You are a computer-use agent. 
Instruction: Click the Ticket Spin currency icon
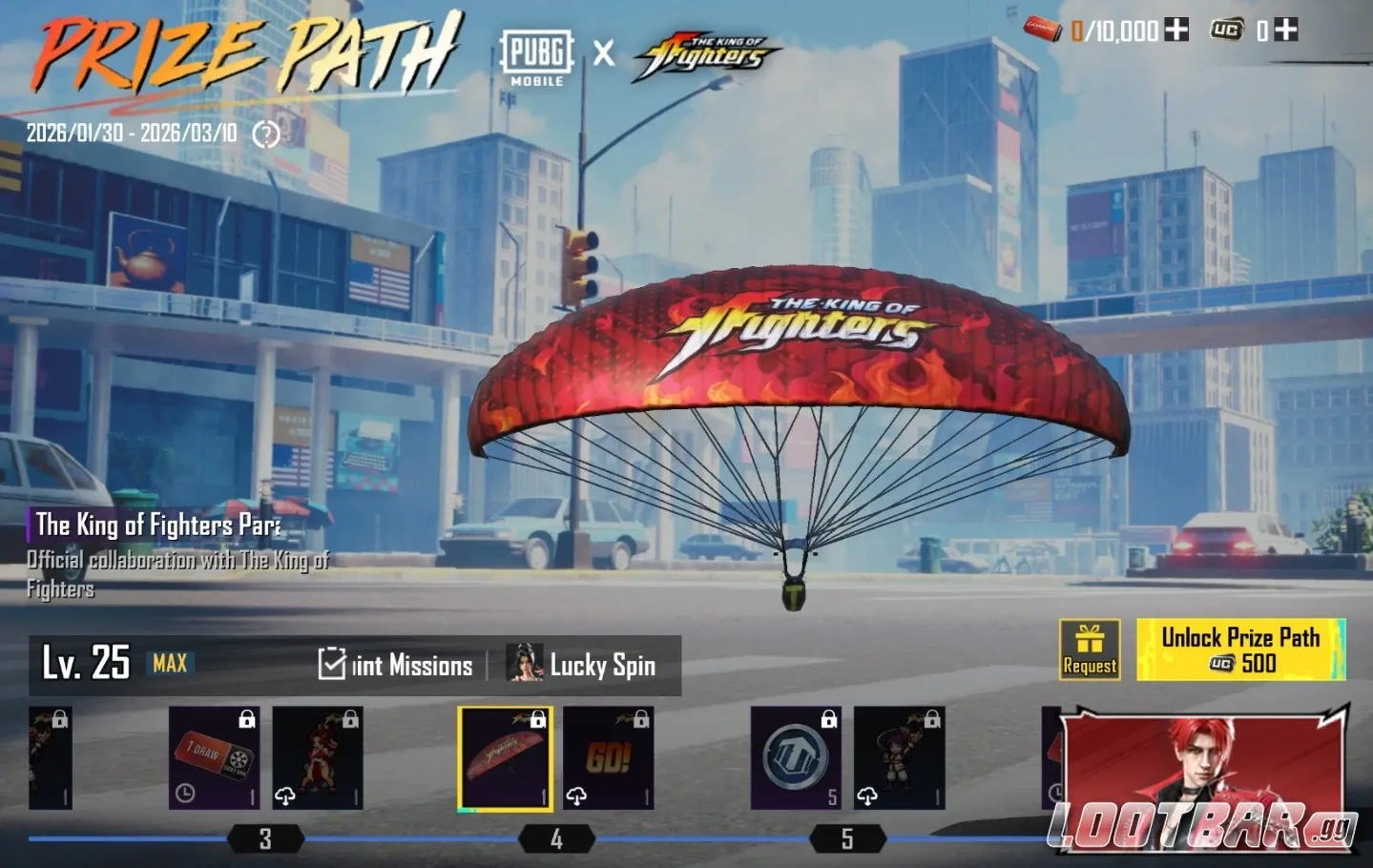[1045, 30]
